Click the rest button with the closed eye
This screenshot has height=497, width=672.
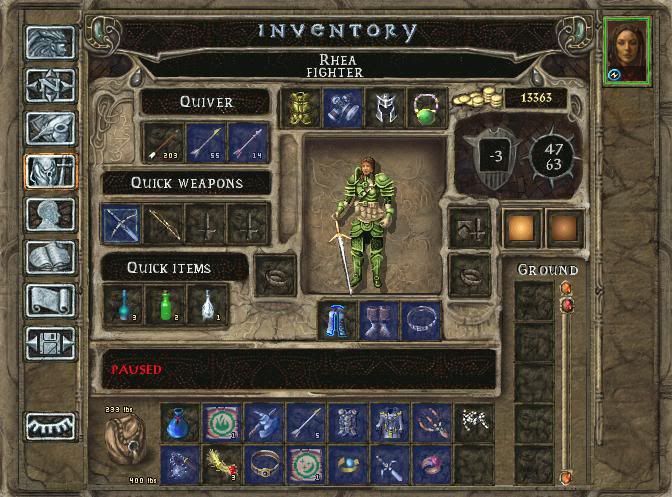[49, 426]
